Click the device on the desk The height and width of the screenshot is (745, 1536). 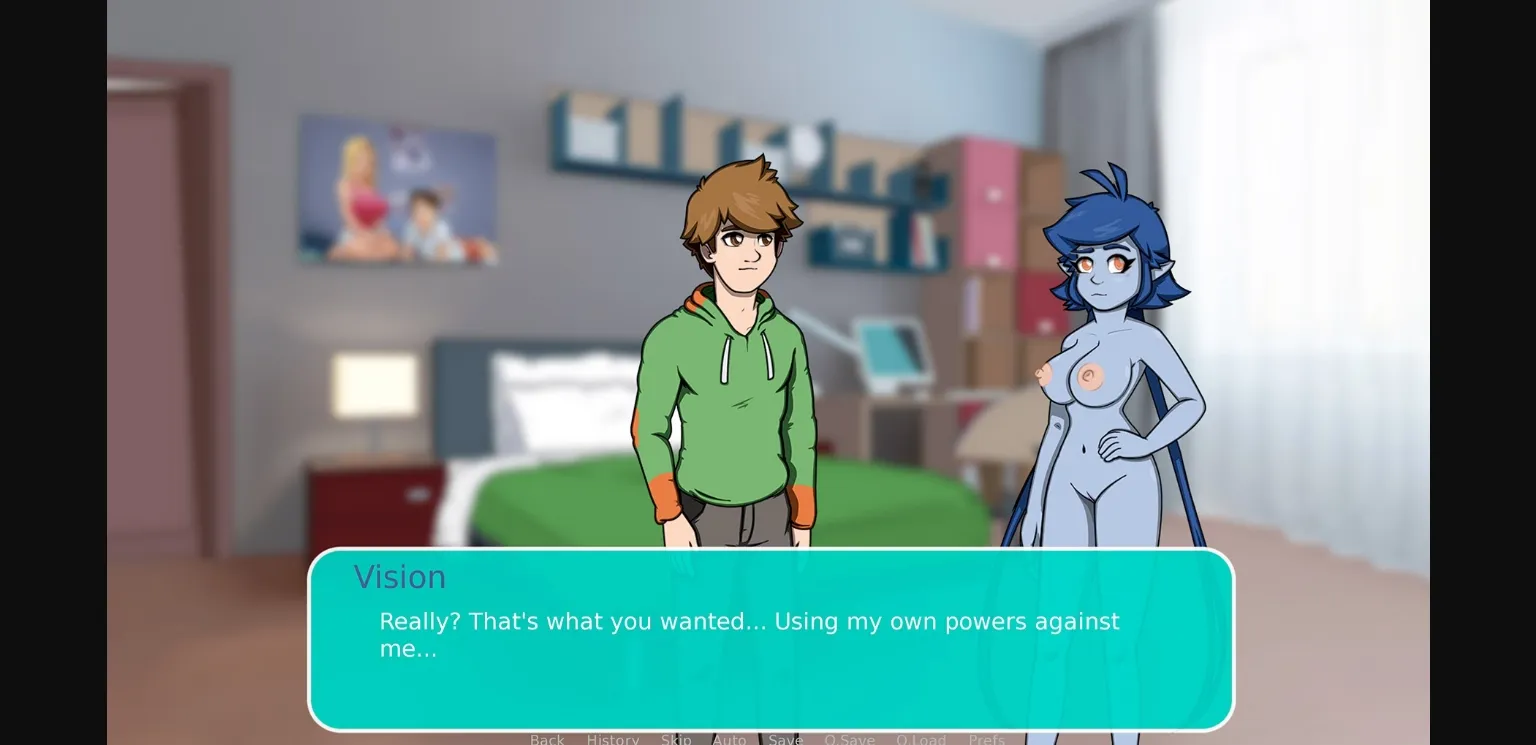(x=895, y=350)
